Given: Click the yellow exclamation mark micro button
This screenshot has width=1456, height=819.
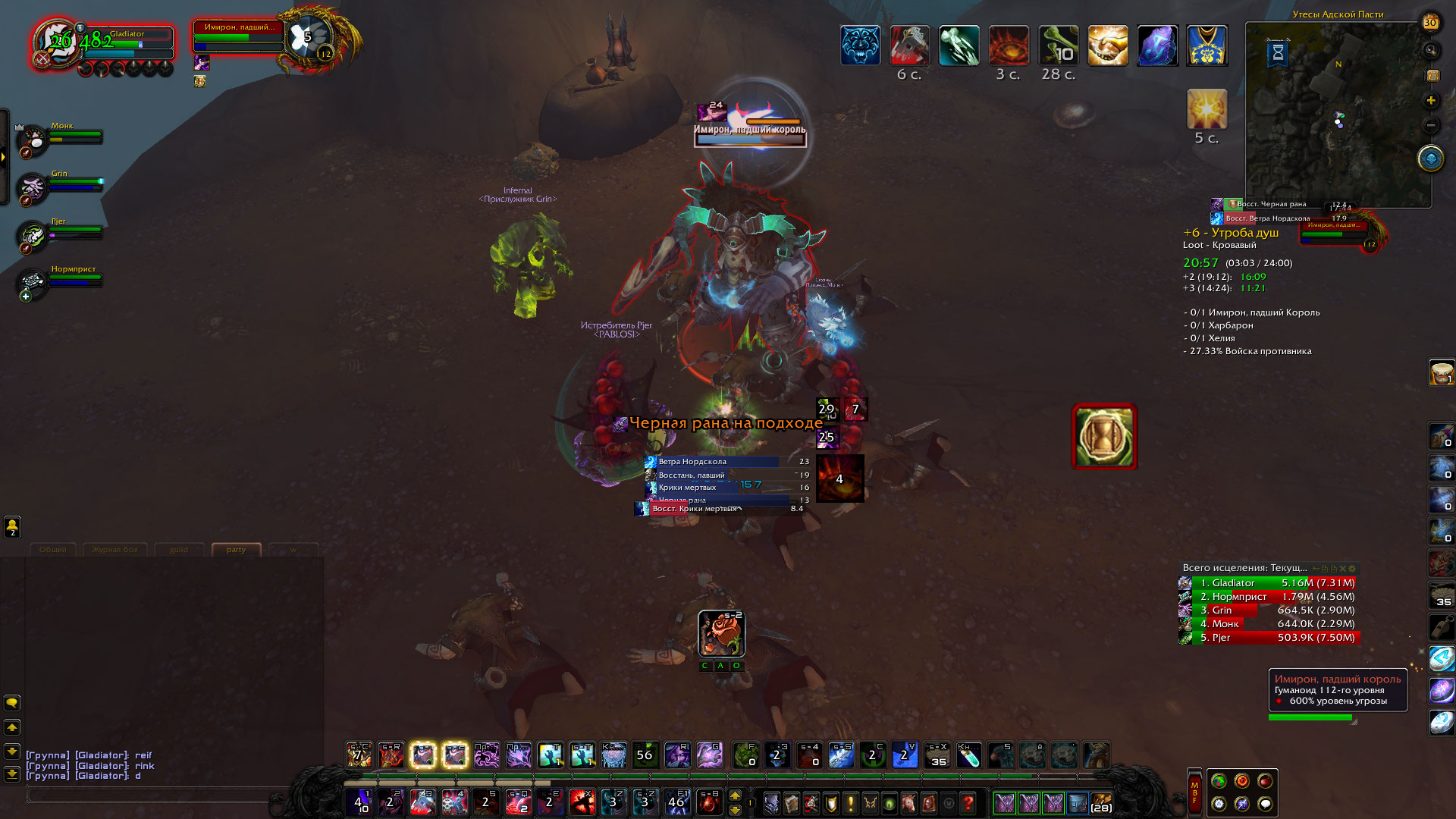Looking at the screenshot, I should click(851, 802).
